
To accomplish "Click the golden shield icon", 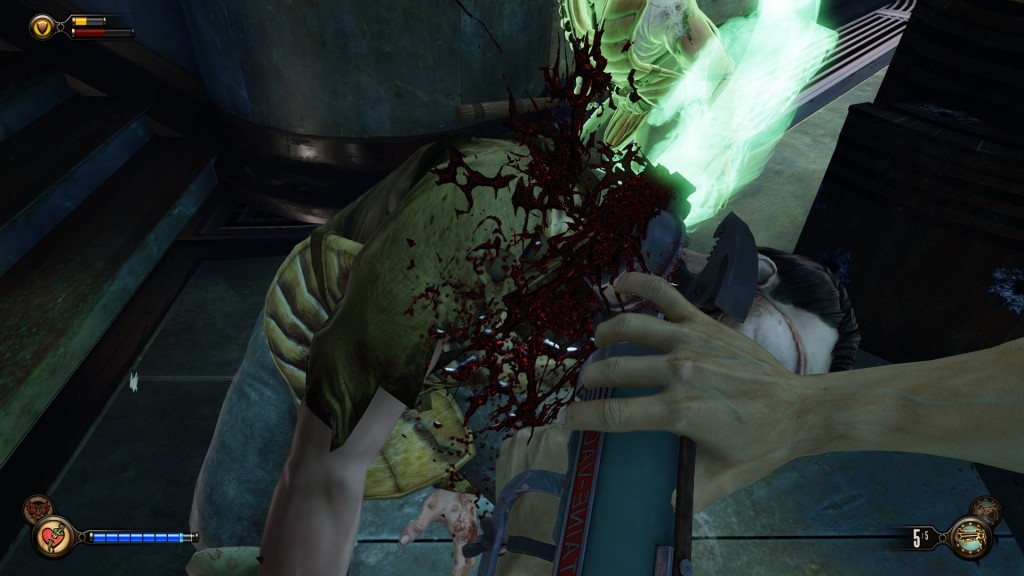I will coord(43,26).
